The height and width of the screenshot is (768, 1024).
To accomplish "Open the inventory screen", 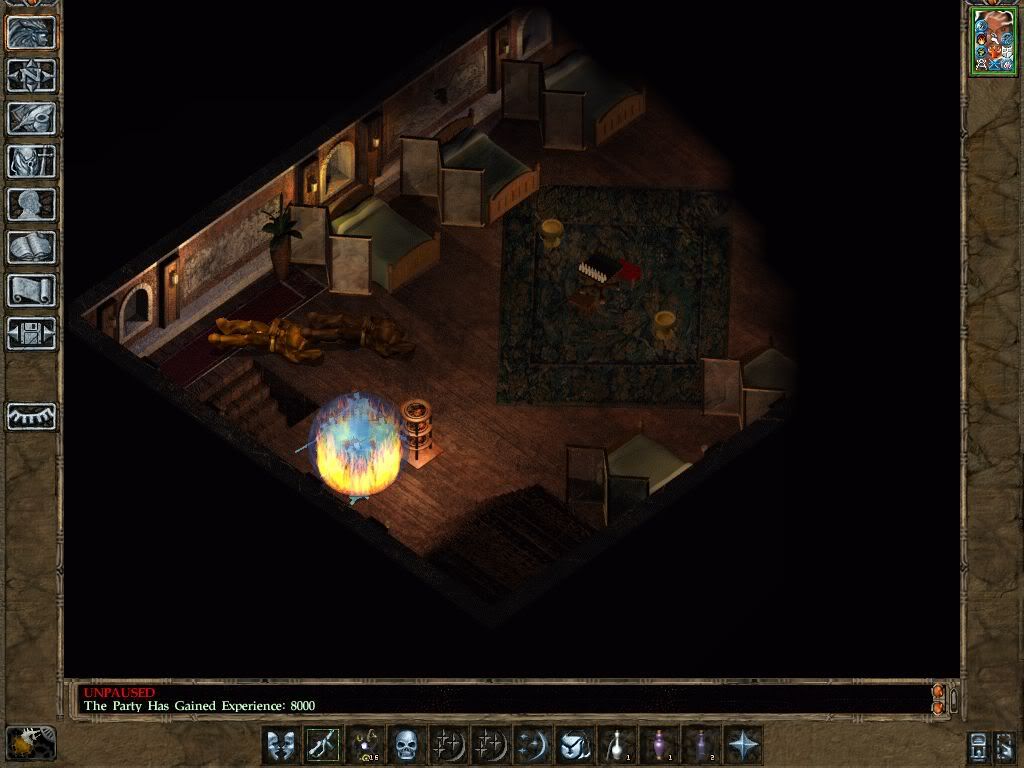I will [x=32, y=161].
